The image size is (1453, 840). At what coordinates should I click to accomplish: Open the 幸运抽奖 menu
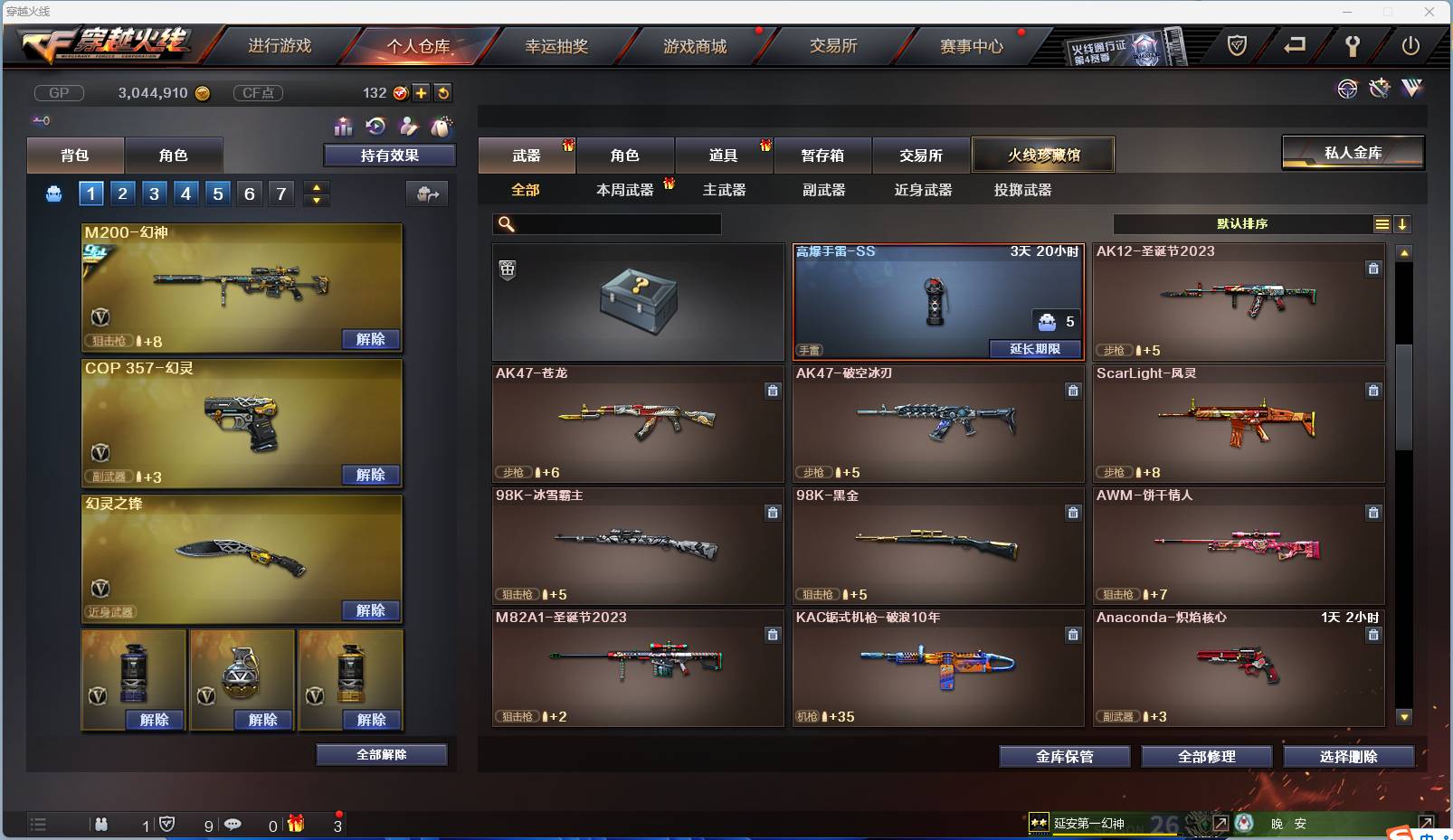pyautogui.click(x=555, y=45)
